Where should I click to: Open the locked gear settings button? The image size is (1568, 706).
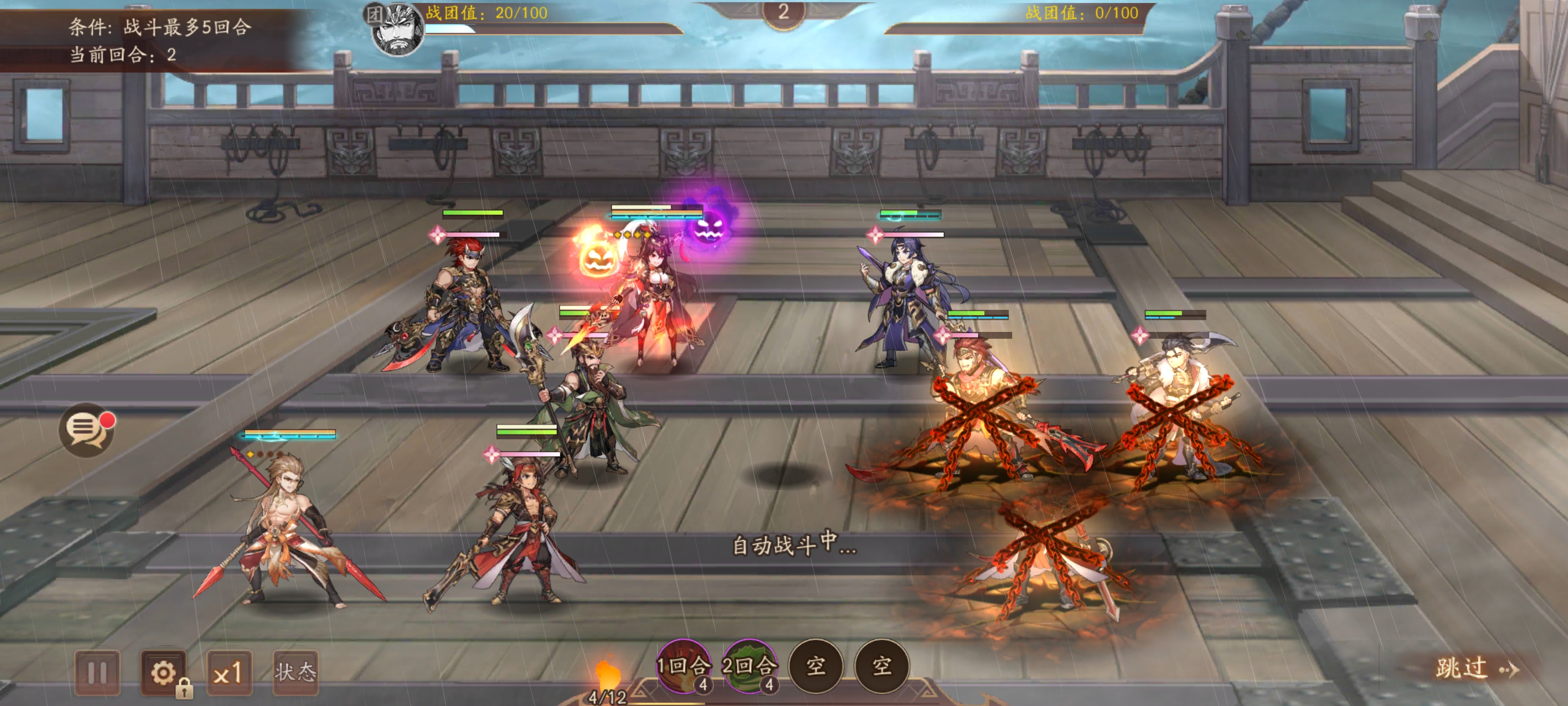163,673
